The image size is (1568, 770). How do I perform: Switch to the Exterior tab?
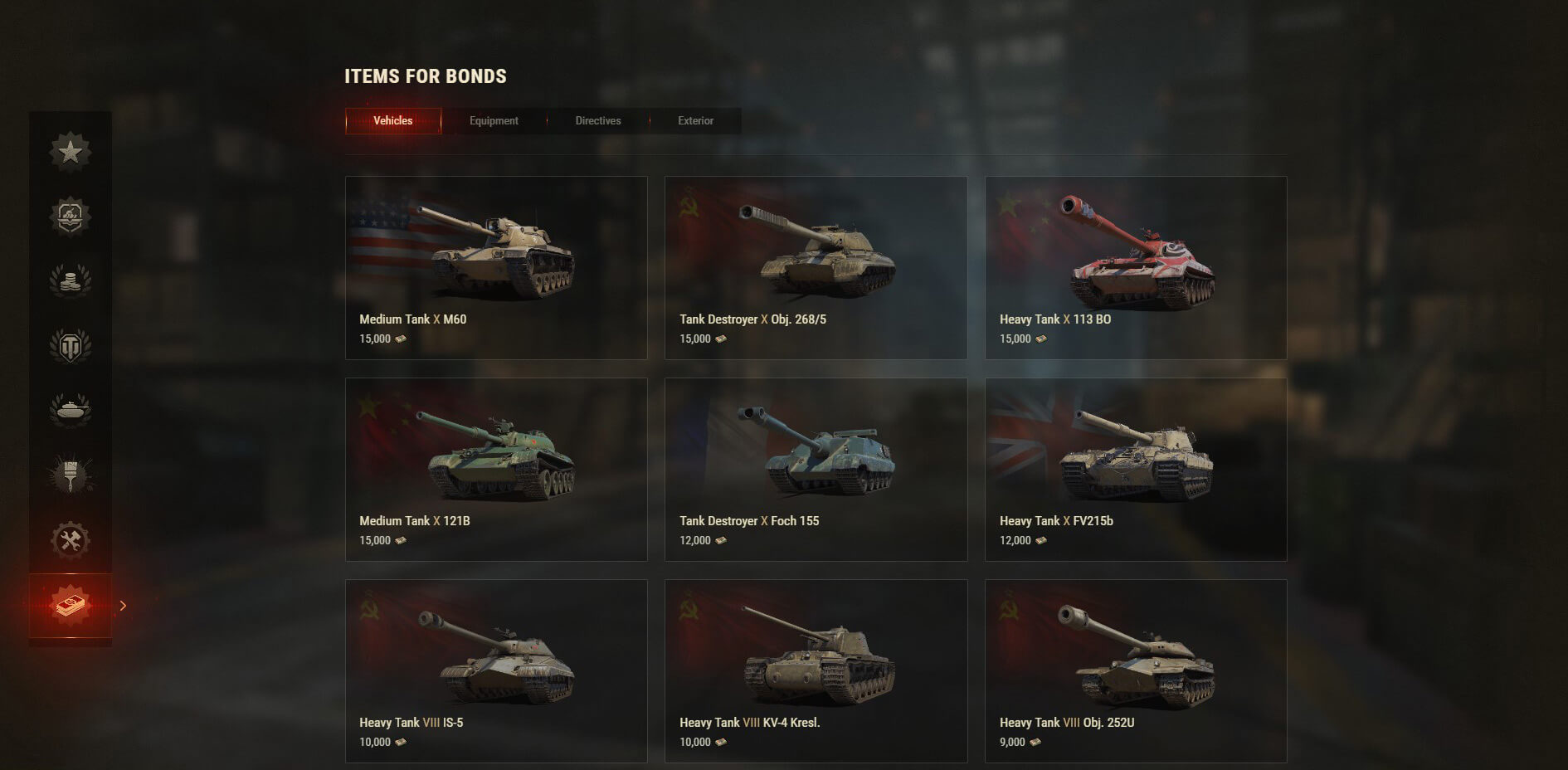tap(695, 121)
